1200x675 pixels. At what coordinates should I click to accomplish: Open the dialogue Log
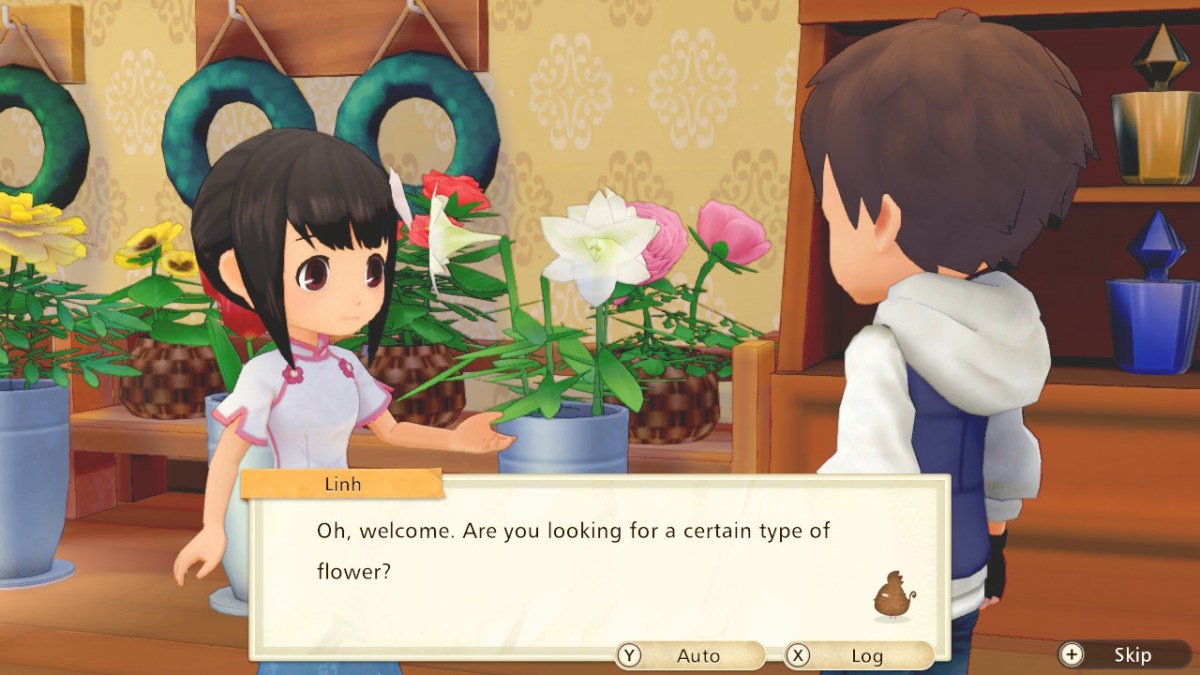point(858,656)
